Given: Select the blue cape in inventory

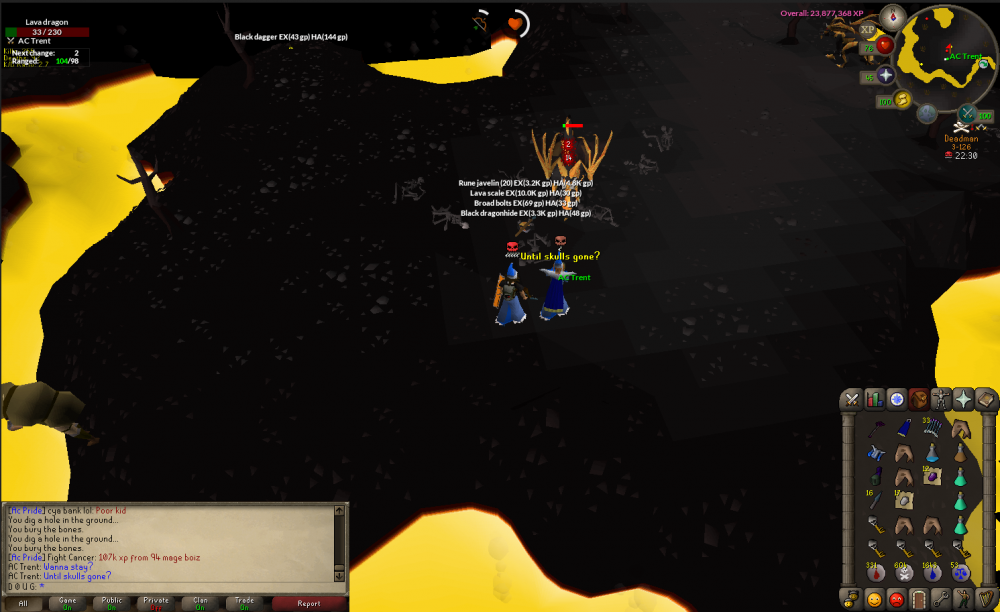Looking at the screenshot, I should click(x=904, y=428).
